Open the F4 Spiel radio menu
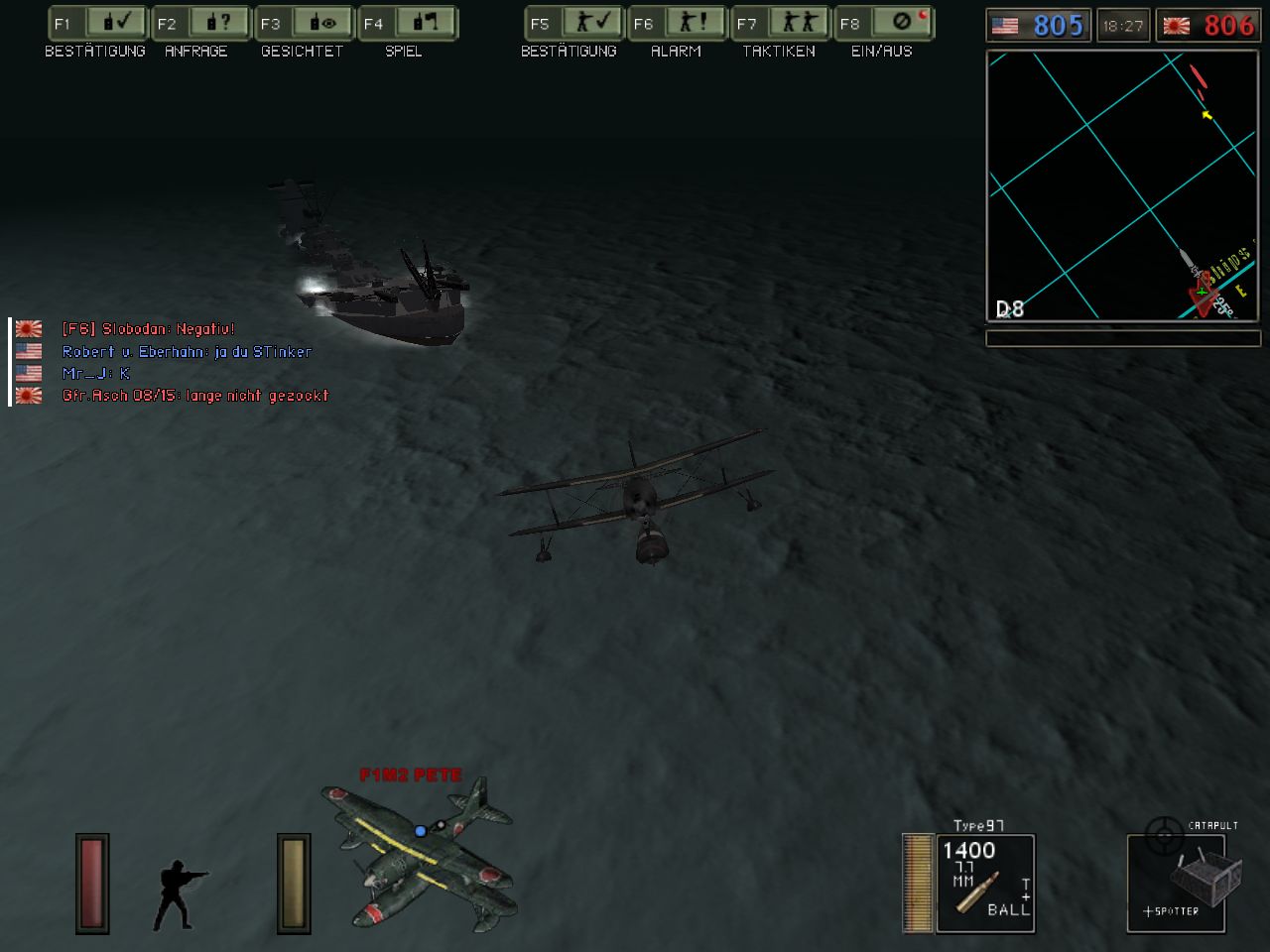1270x952 pixels. 407,23
